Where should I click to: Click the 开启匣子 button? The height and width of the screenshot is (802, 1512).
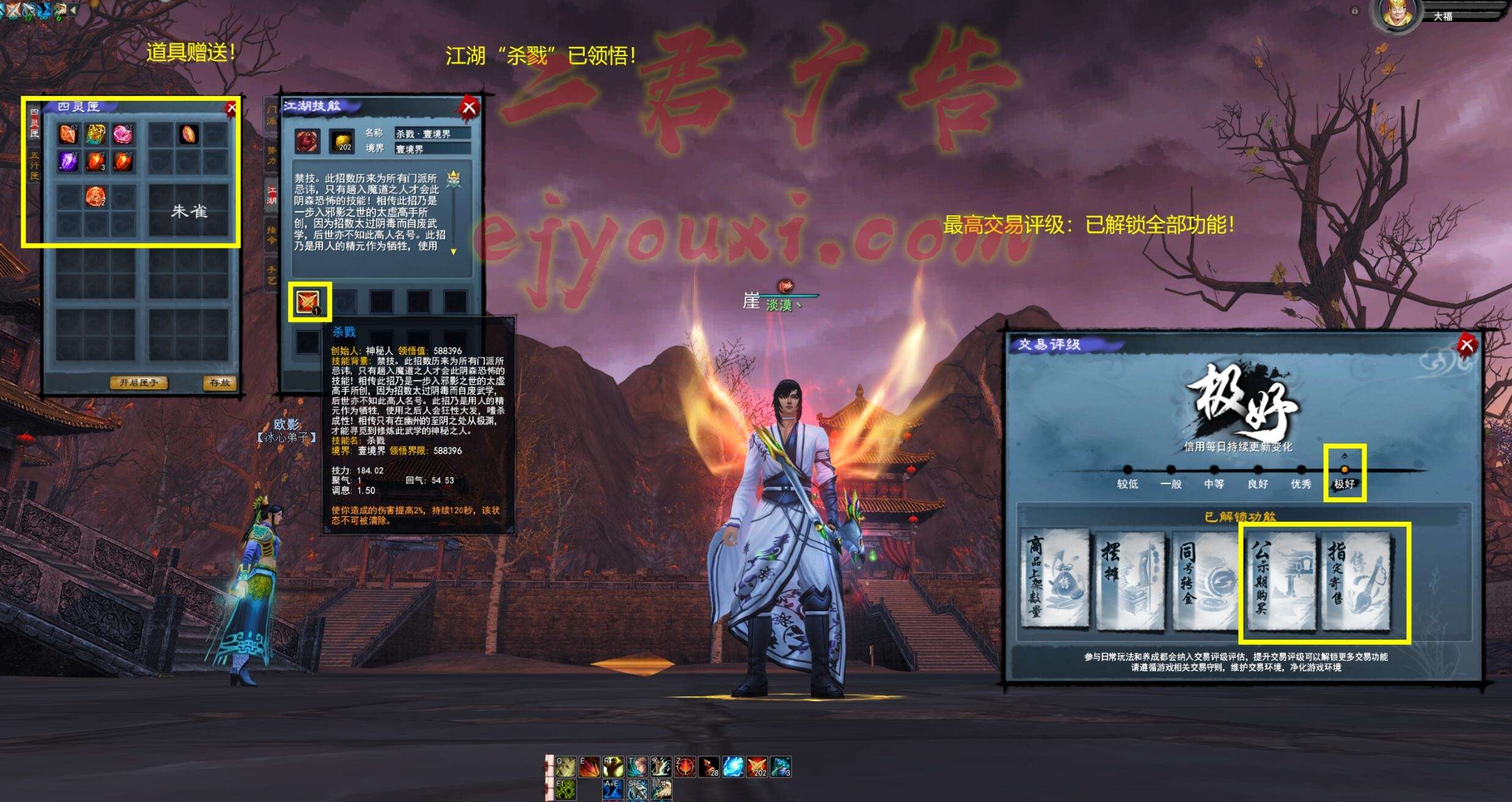139,383
